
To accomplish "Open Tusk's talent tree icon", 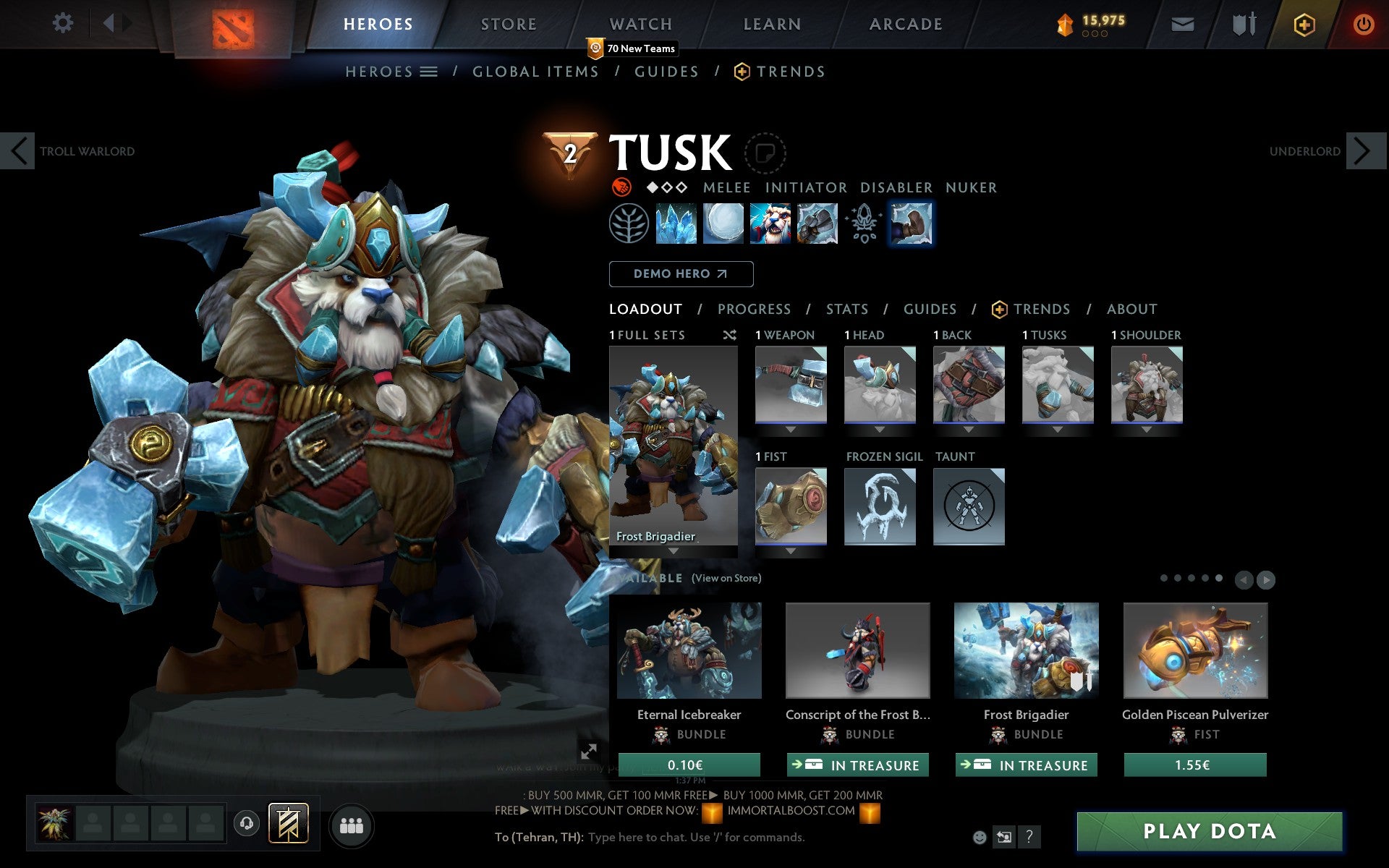I will point(630,224).
